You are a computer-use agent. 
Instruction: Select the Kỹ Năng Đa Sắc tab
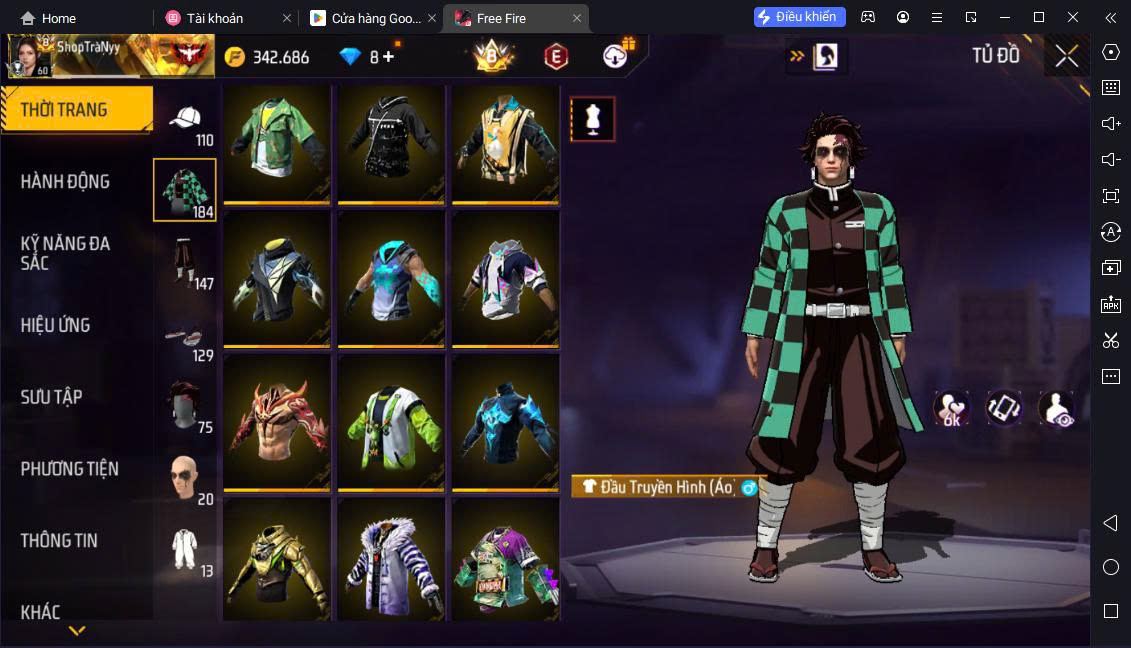66,253
